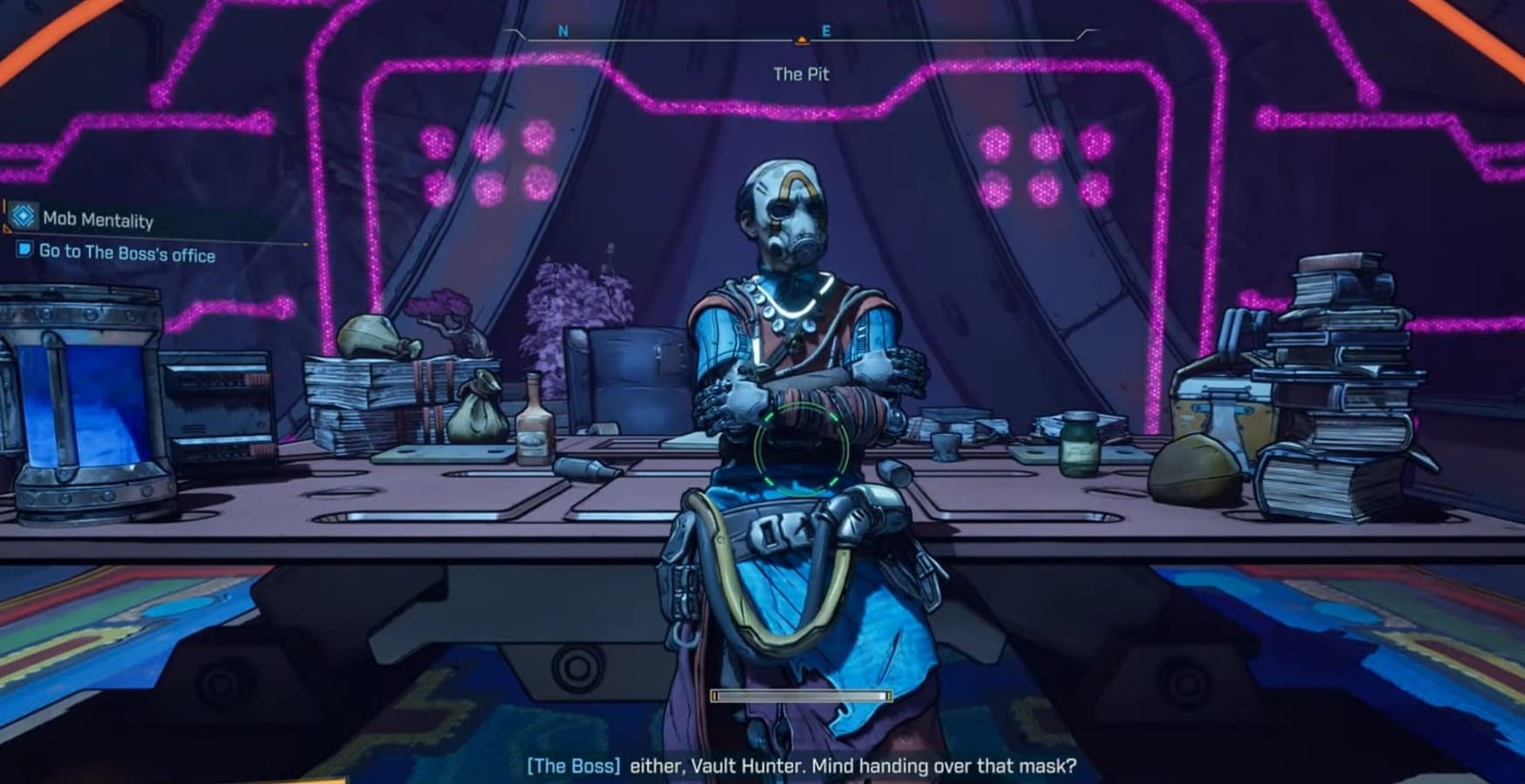
Task: Click the speaker name tag reading [The Boss]
Action: pyautogui.click(x=574, y=767)
